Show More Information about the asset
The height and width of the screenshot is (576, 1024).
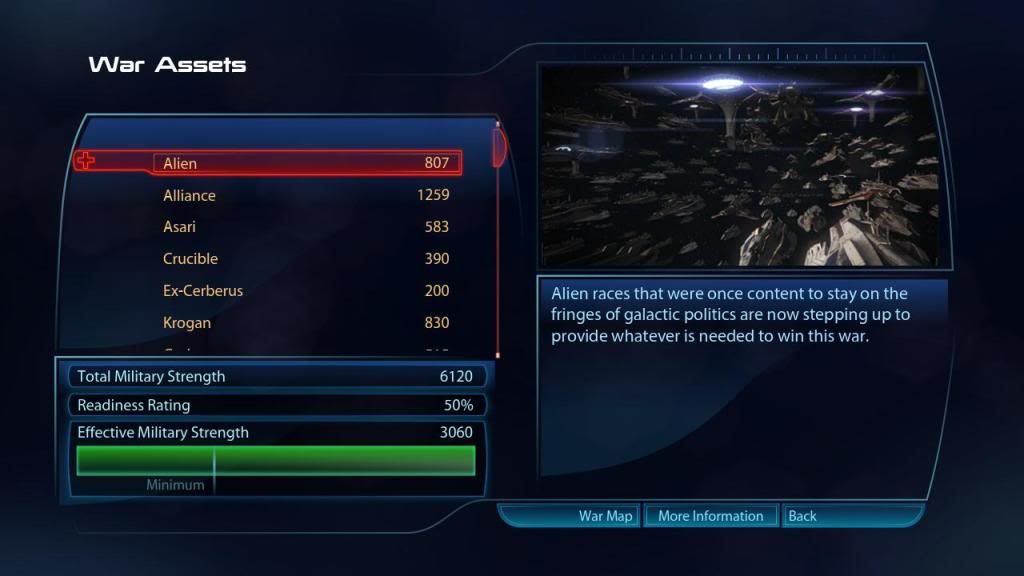pyautogui.click(x=710, y=516)
